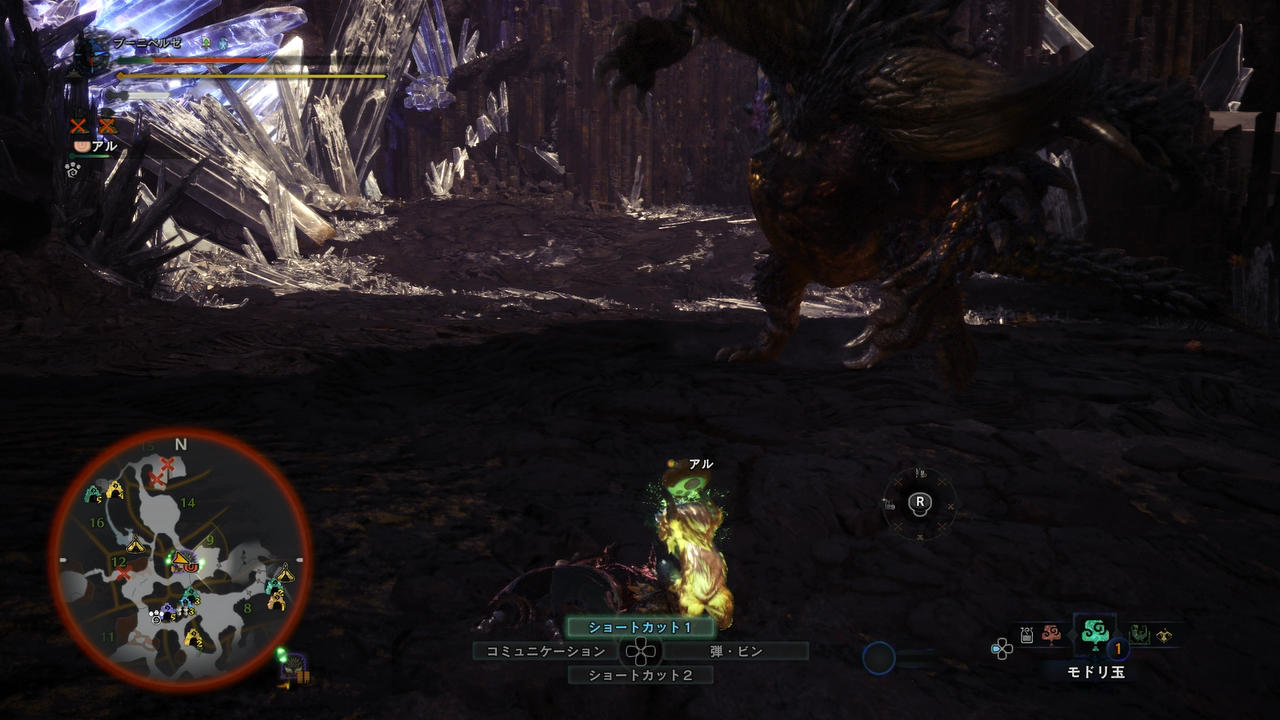Choose the ショートカット2 shortcut option
Image resolution: width=1280 pixels, height=720 pixels.
[x=641, y=675]
